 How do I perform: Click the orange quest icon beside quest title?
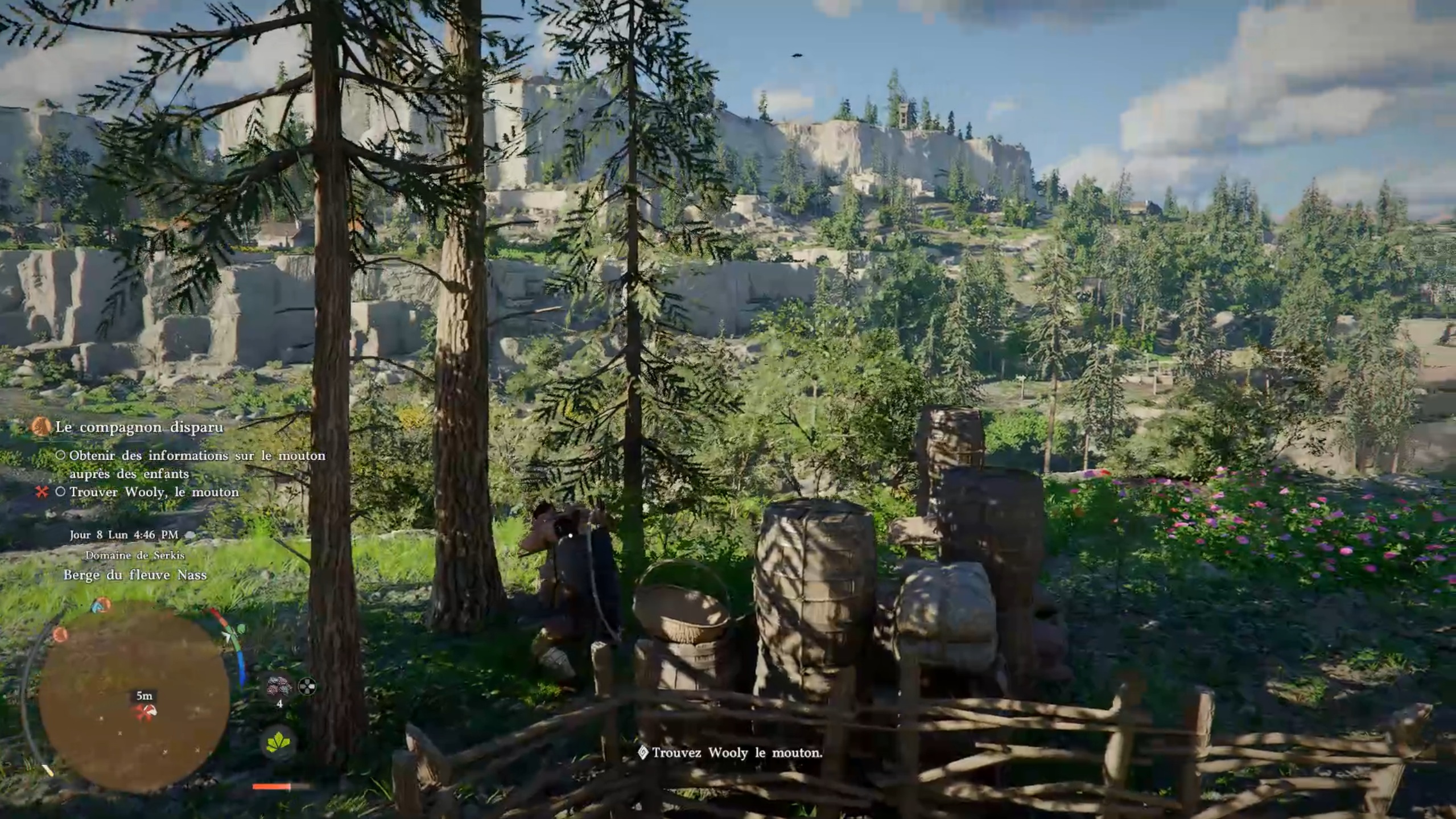coord(41,426)
